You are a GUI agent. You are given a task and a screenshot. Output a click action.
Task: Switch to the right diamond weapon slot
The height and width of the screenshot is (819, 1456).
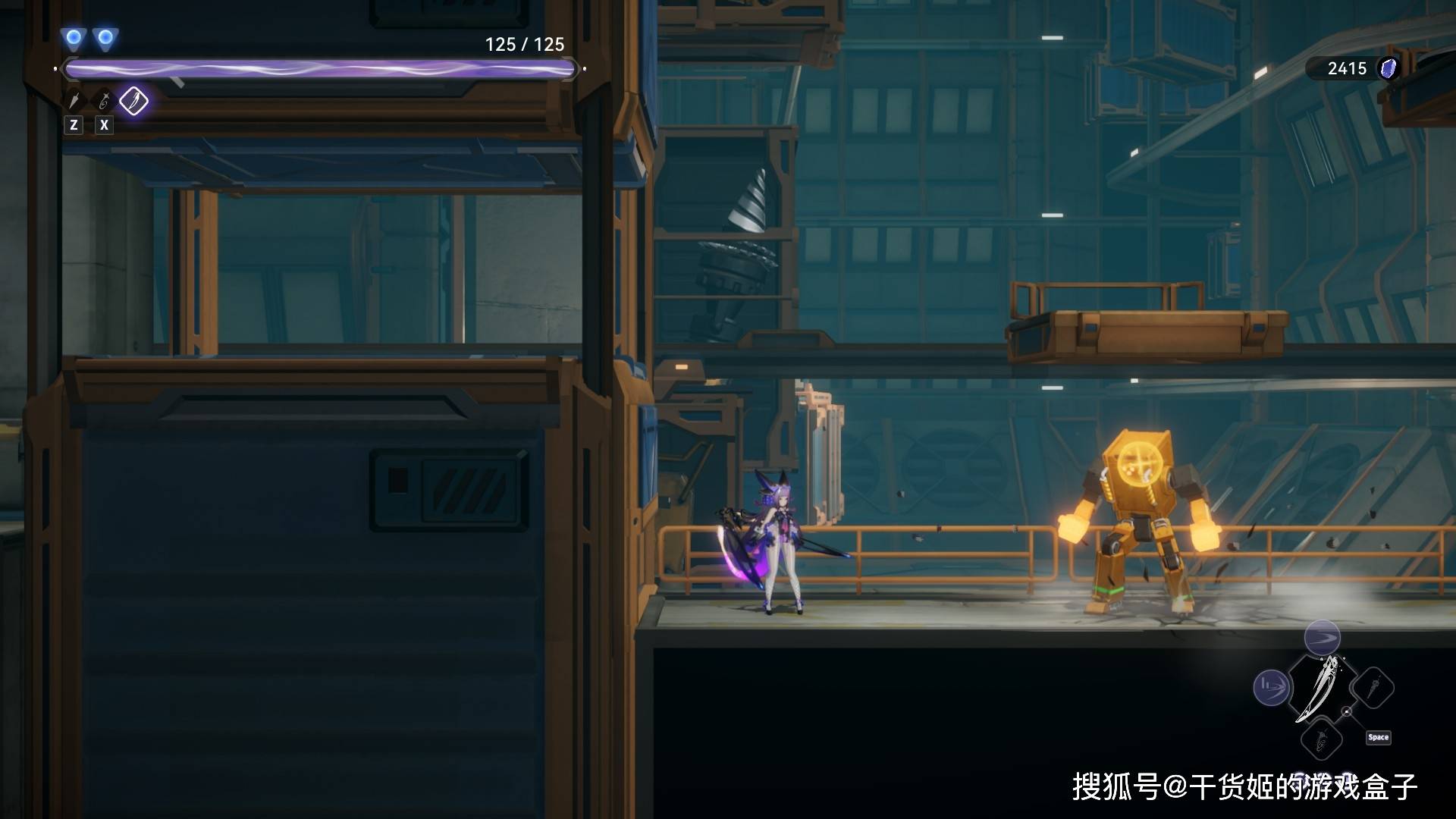pos(1373,689)
